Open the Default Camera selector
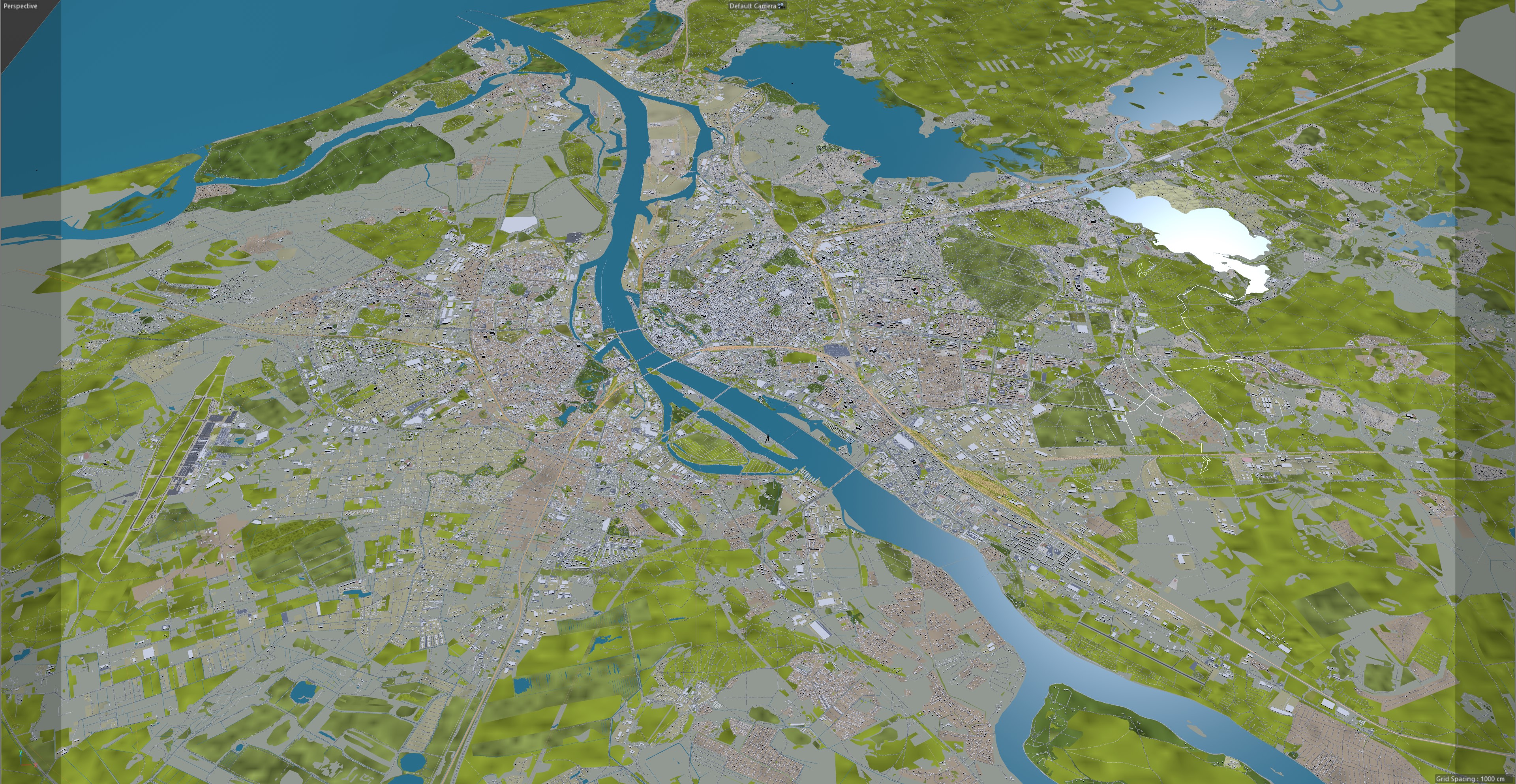The width and height of the screenshot is (1516, 784). 752,6
